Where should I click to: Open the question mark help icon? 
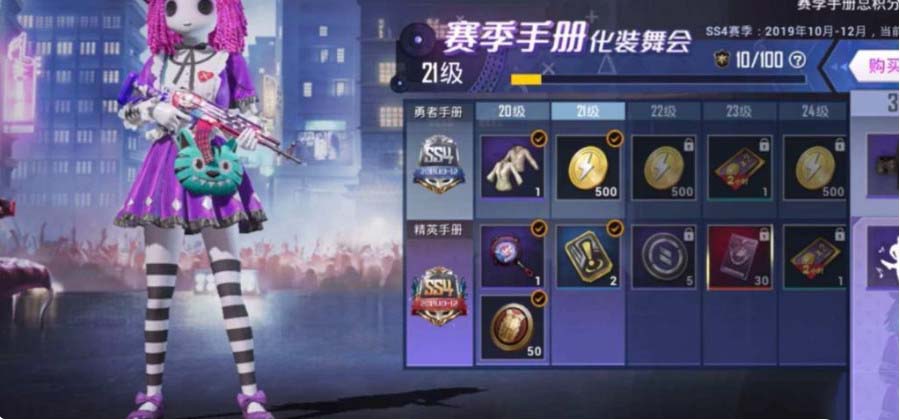(x=797, y=60)
